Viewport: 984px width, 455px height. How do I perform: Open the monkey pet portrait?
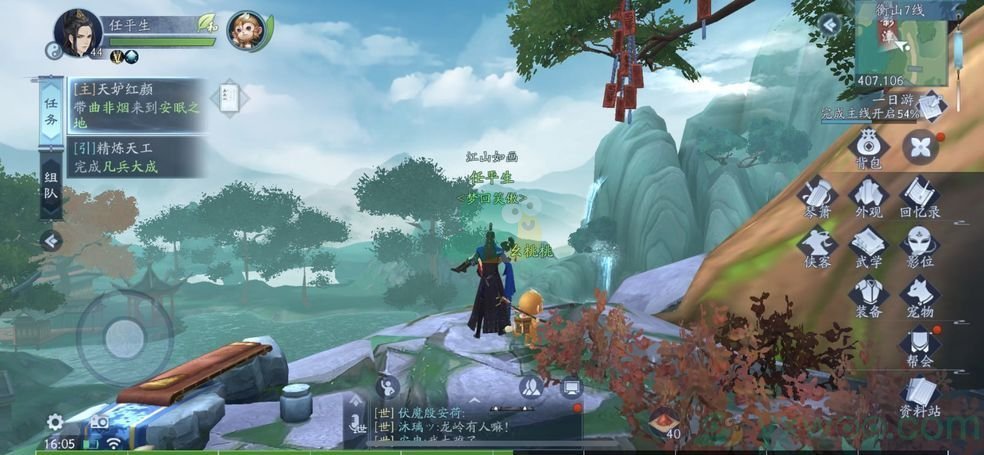coord(246,32)
